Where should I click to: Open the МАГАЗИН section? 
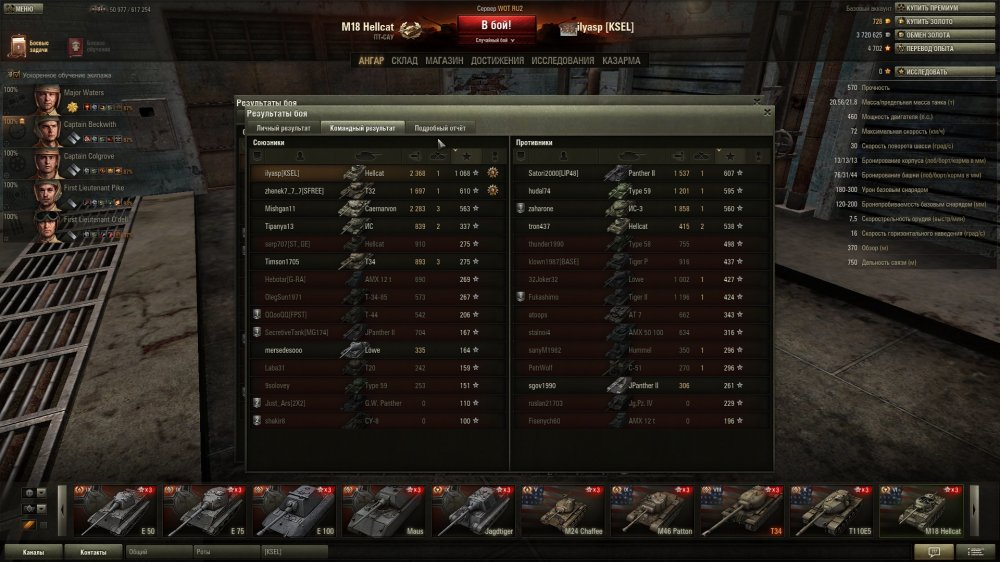(x=443, y=61)
